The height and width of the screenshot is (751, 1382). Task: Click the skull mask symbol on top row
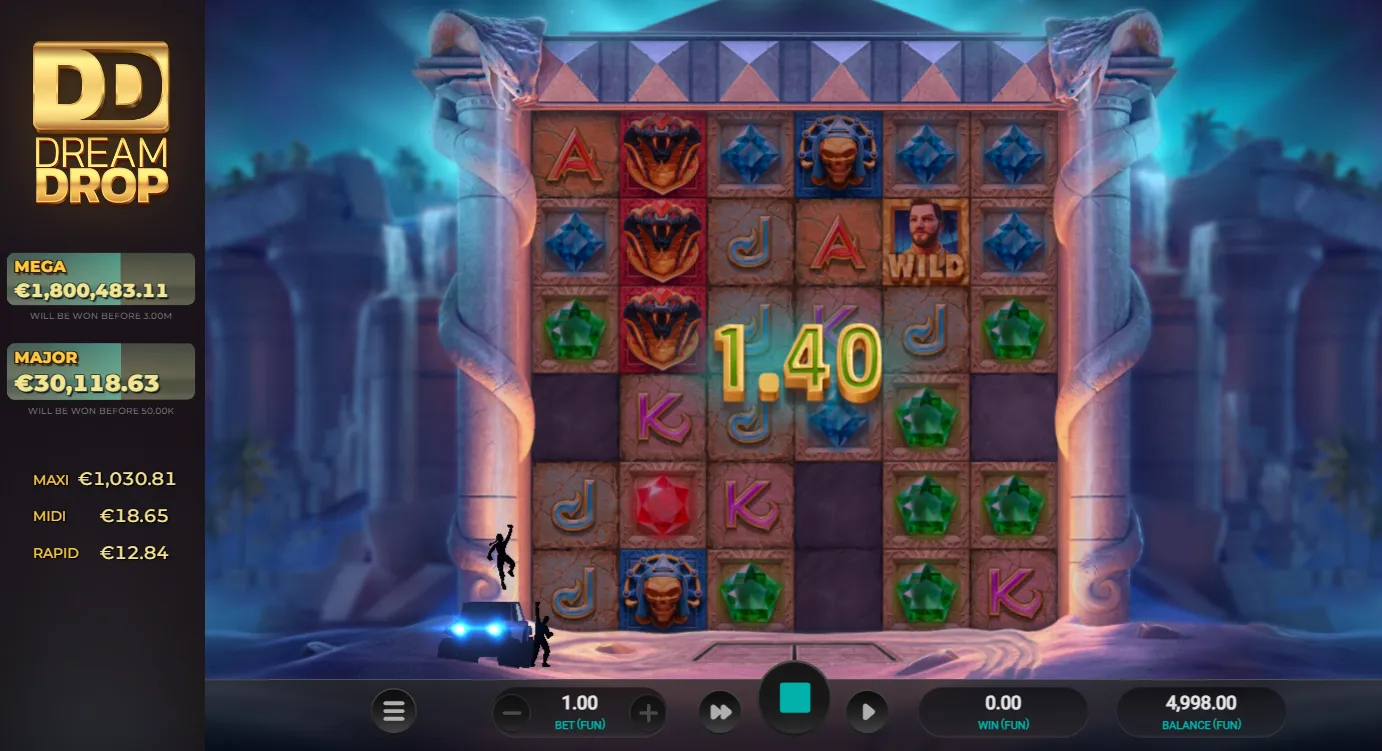tap(838, 155)
